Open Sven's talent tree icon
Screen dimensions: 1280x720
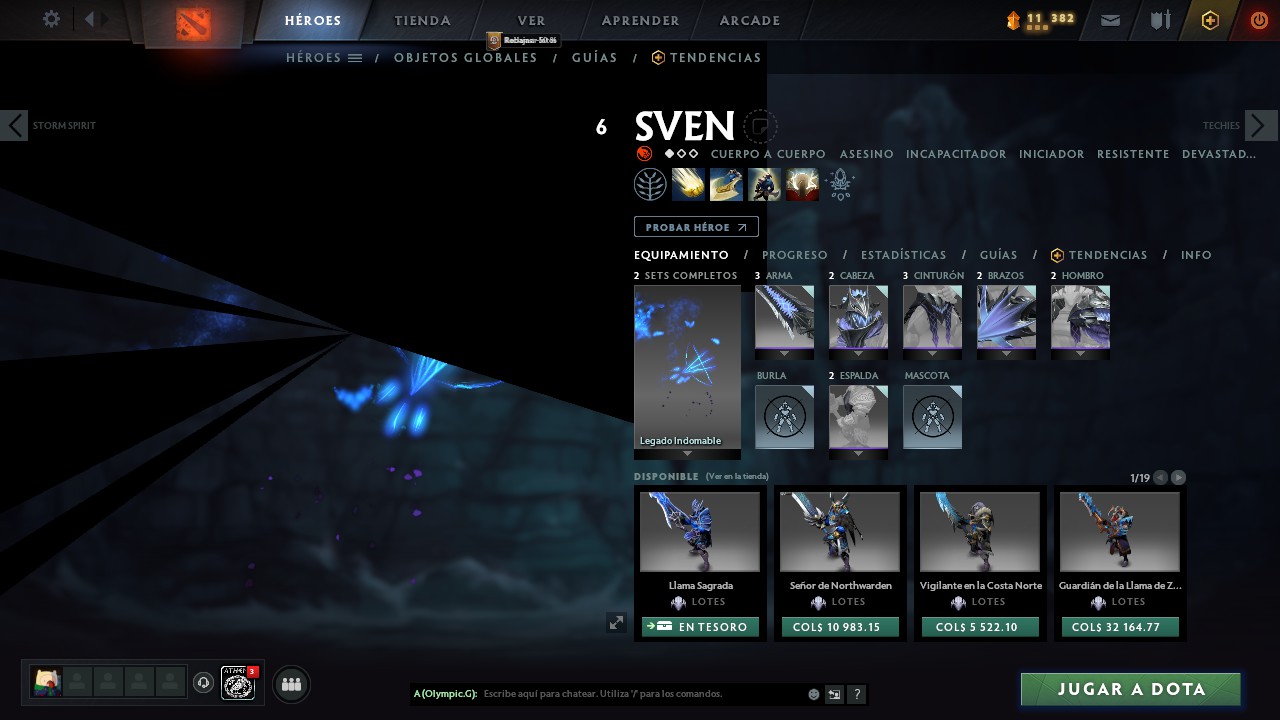coord(650,184)
